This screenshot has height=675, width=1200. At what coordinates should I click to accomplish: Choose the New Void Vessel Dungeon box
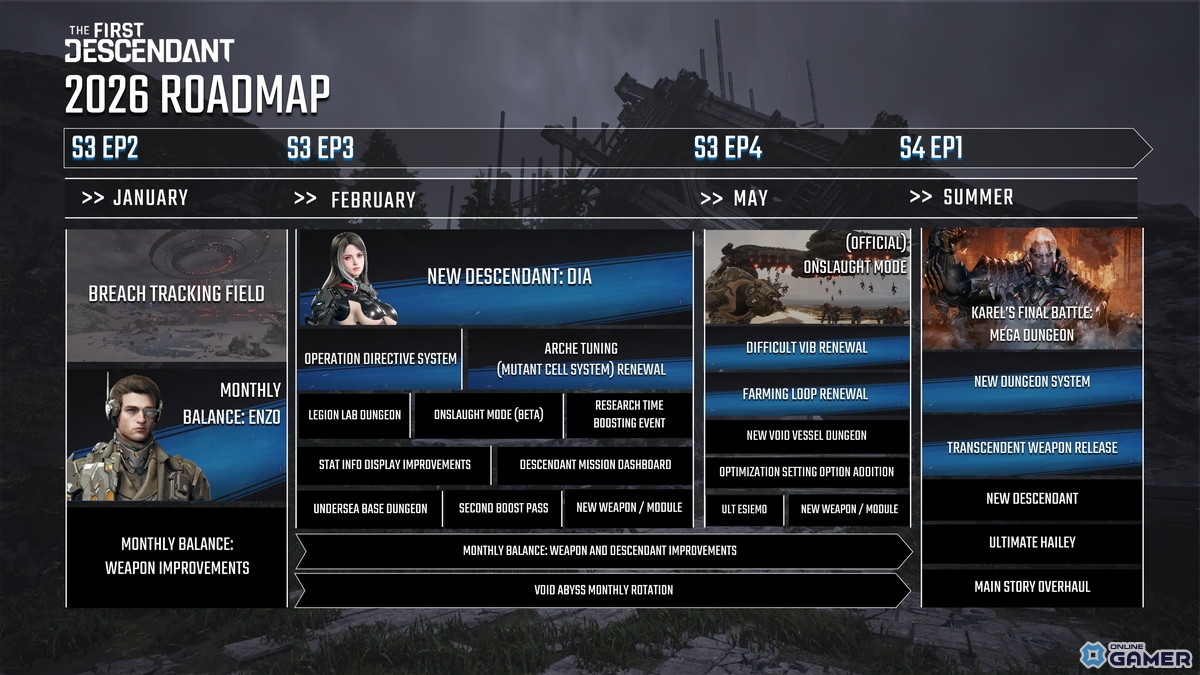click(x=807, y=436)
